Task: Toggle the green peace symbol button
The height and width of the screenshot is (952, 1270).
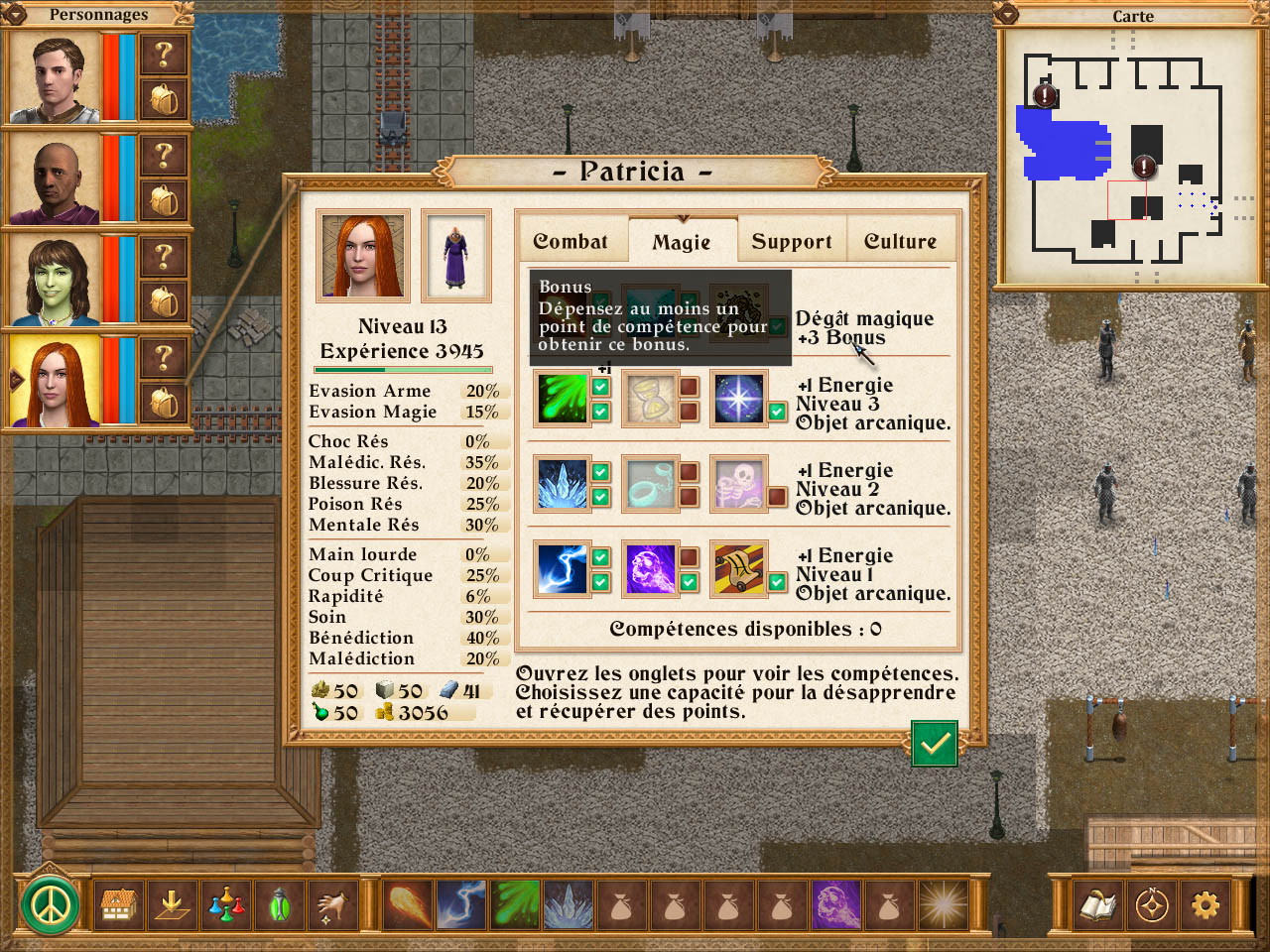Action: coord(50,904)
